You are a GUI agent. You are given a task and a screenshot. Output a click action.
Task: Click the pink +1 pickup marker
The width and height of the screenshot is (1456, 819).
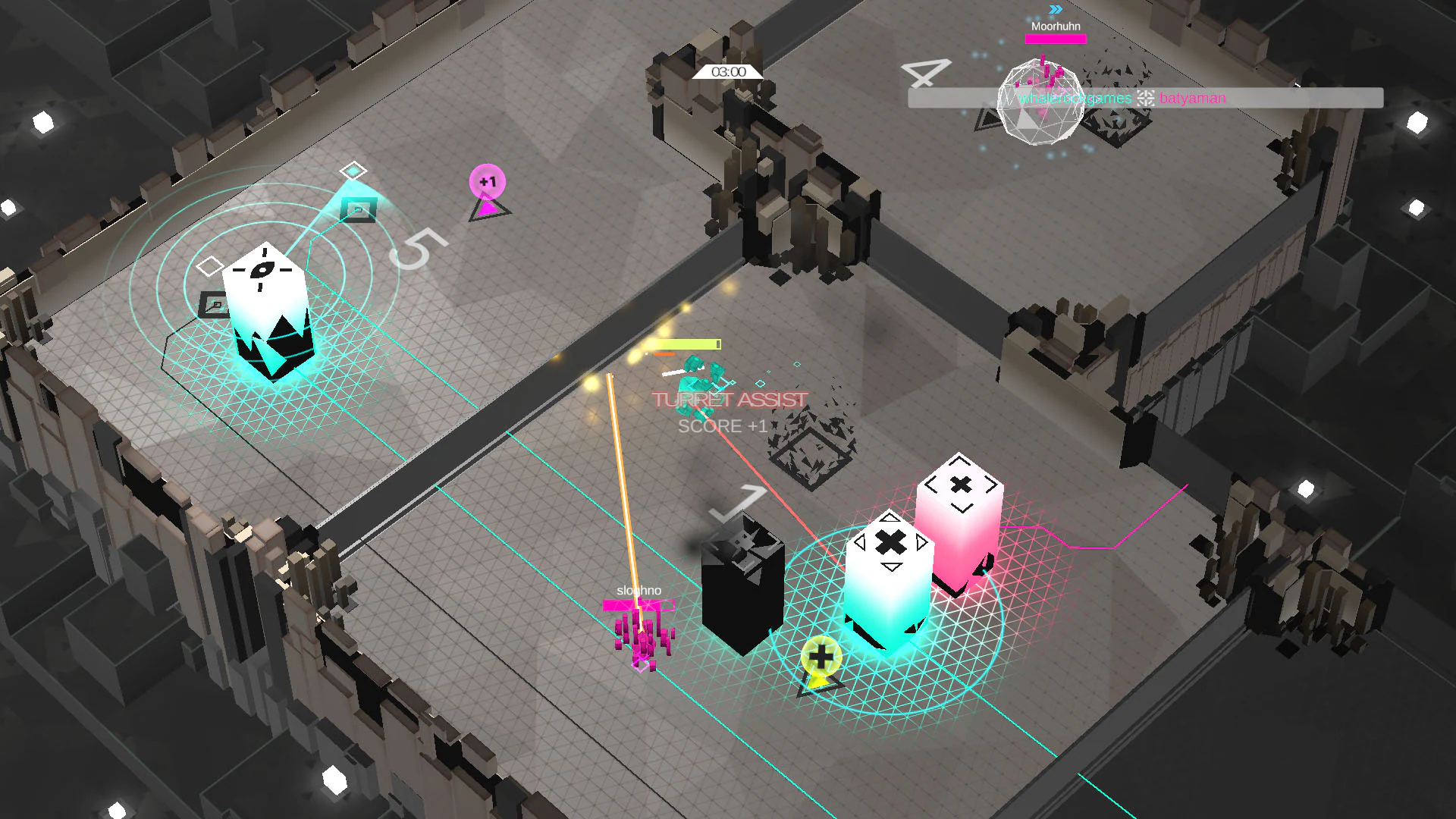[488, 180]
